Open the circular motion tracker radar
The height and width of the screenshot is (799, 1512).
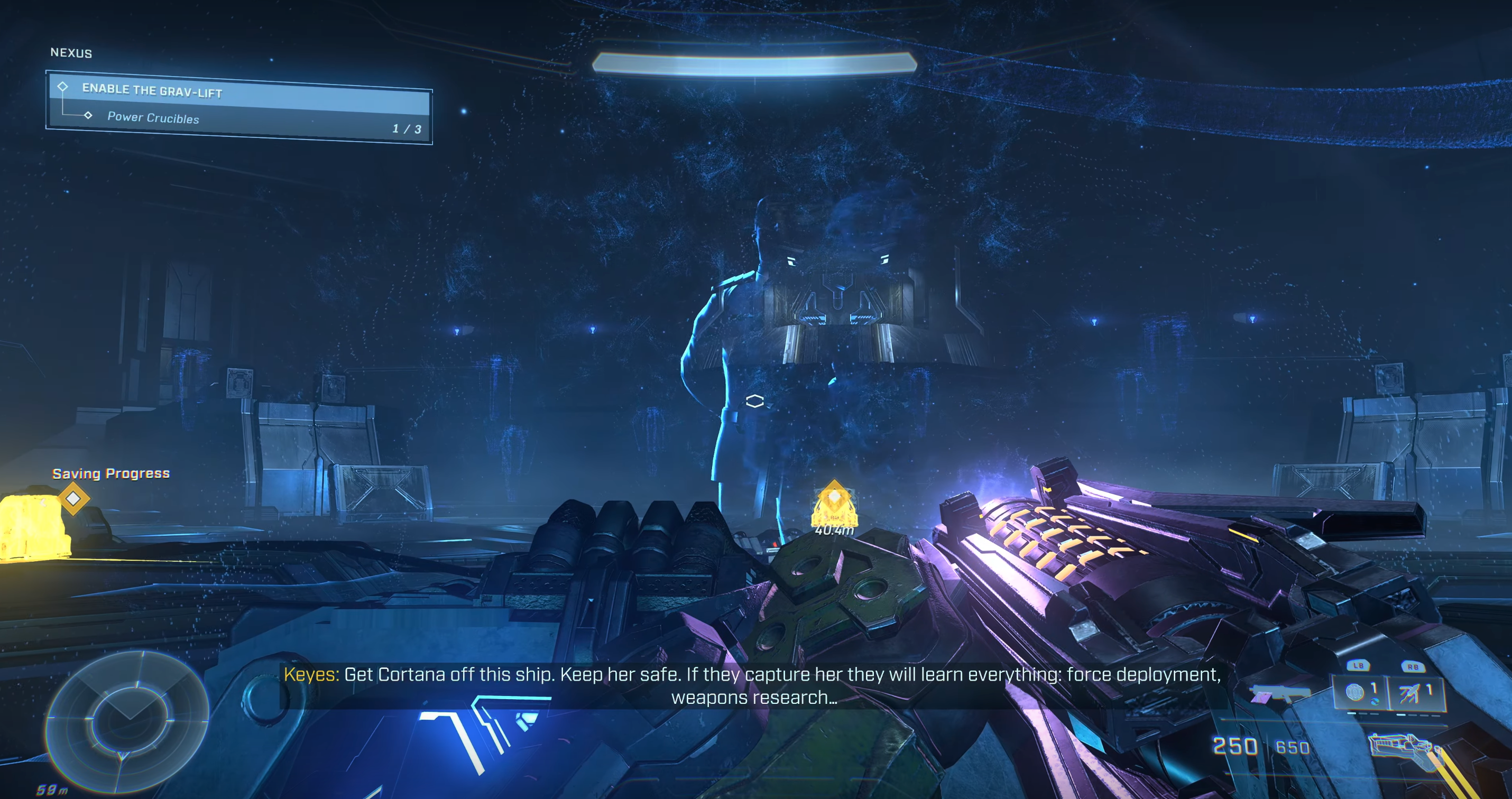[127, 719]
